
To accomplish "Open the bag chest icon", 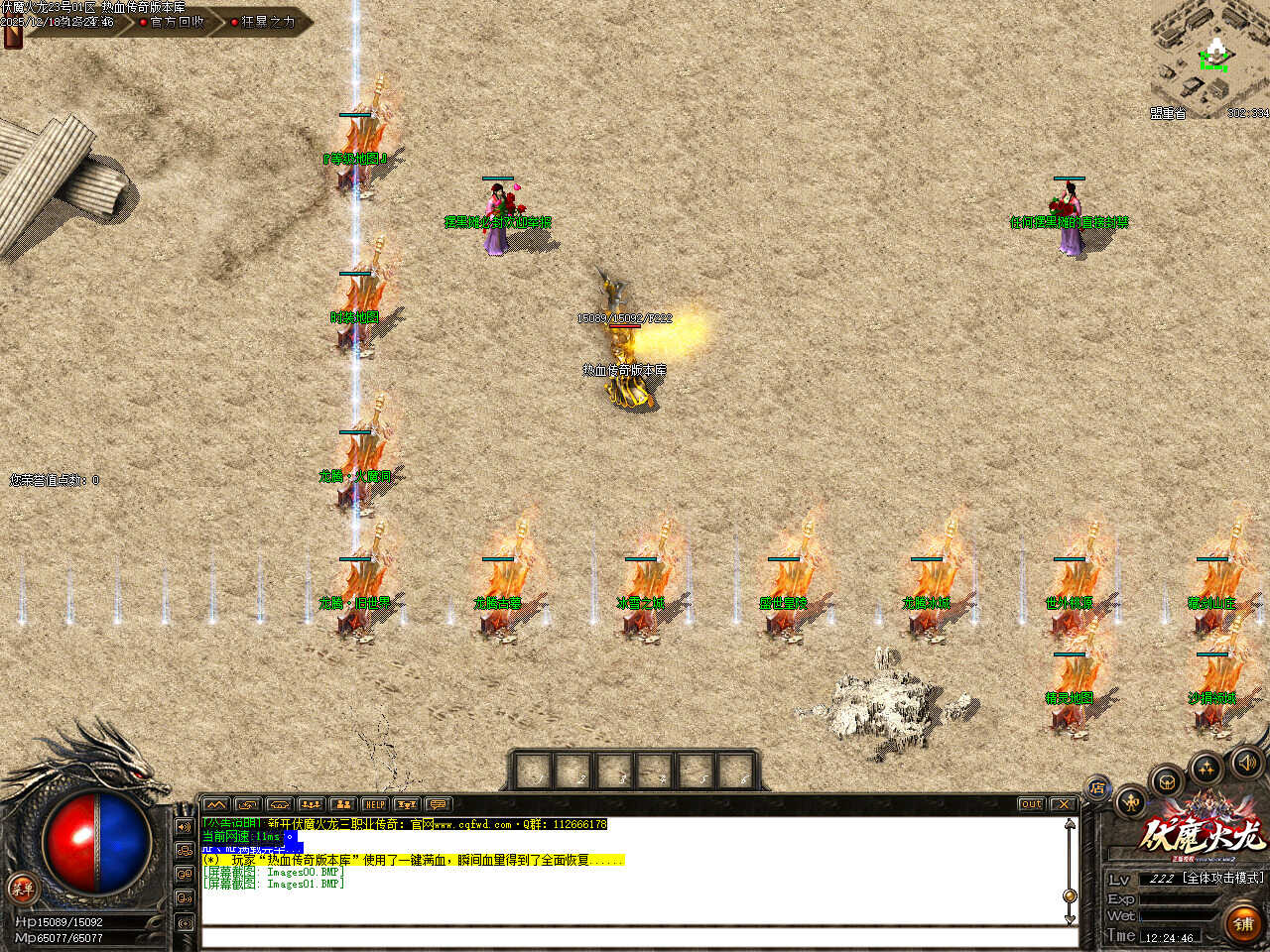I will tap(1167, 780).
